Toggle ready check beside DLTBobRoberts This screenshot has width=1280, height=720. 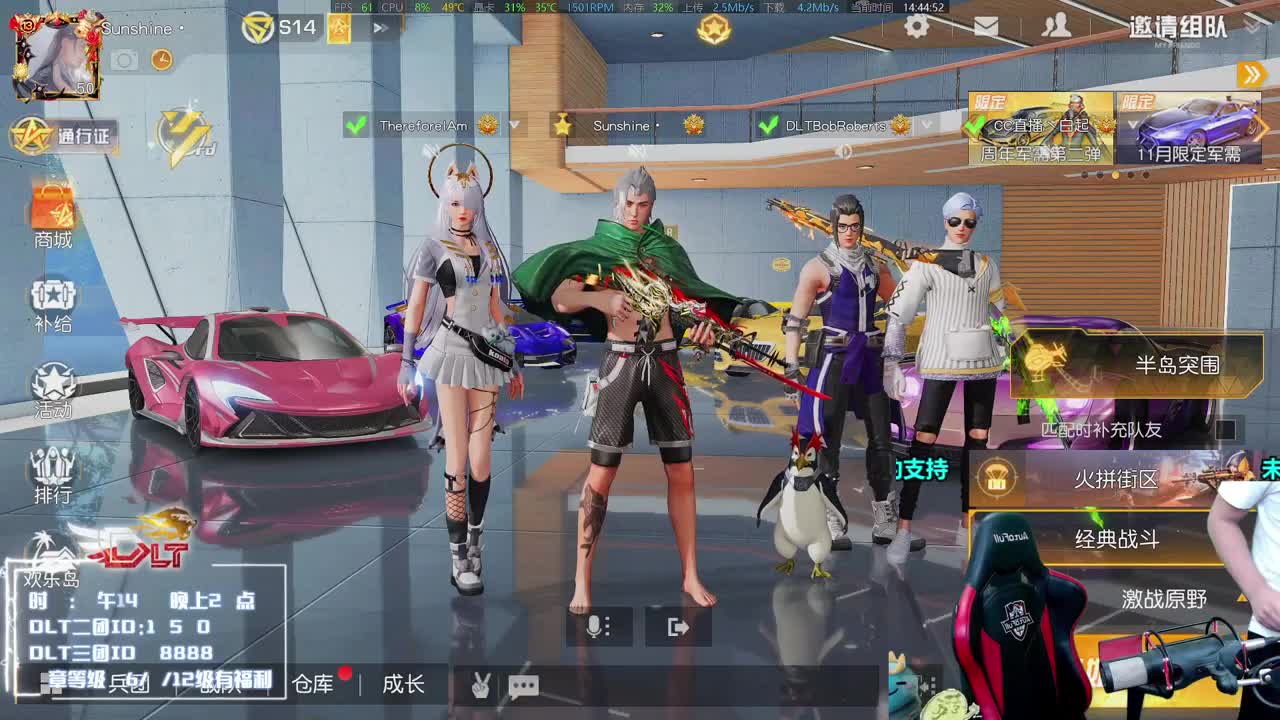[767, 125]
